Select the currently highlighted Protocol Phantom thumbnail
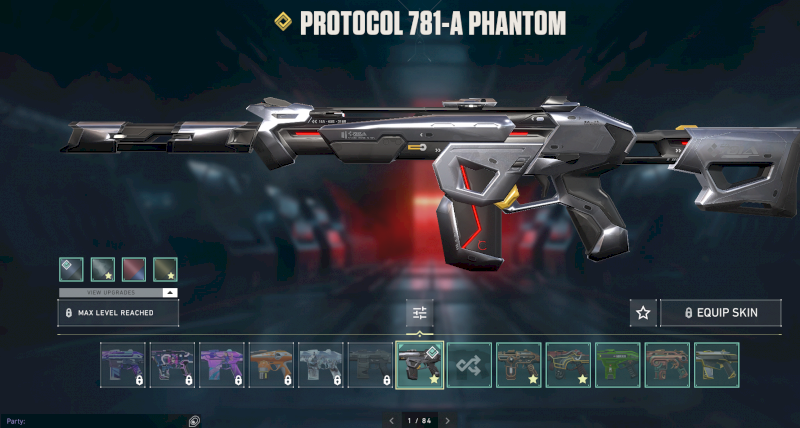 click(420, 365)
